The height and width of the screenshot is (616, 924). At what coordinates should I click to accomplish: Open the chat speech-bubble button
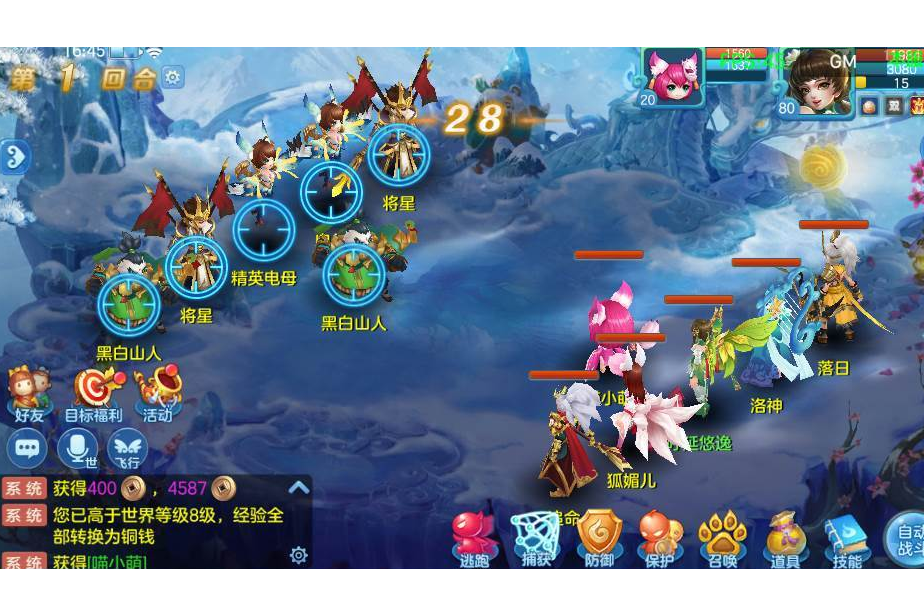[27, 448]
